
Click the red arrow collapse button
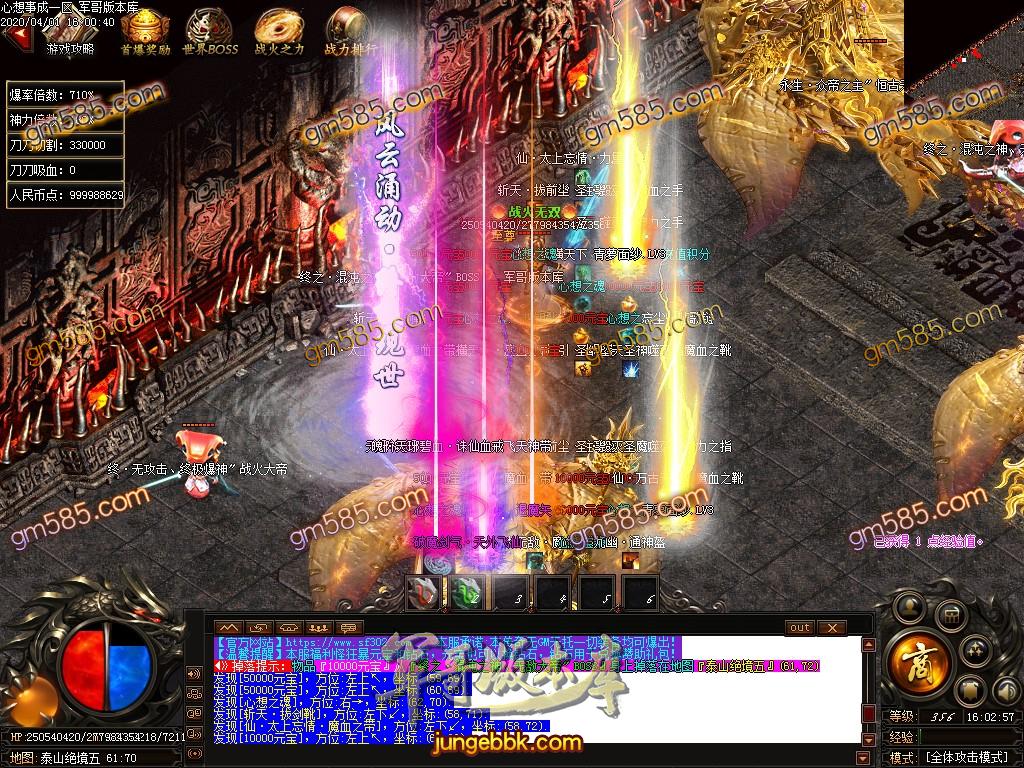point(15,36)
